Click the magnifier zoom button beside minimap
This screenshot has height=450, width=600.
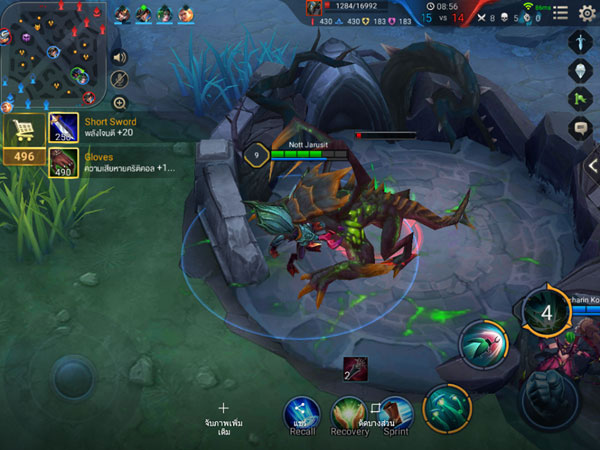tap(120, 103)
